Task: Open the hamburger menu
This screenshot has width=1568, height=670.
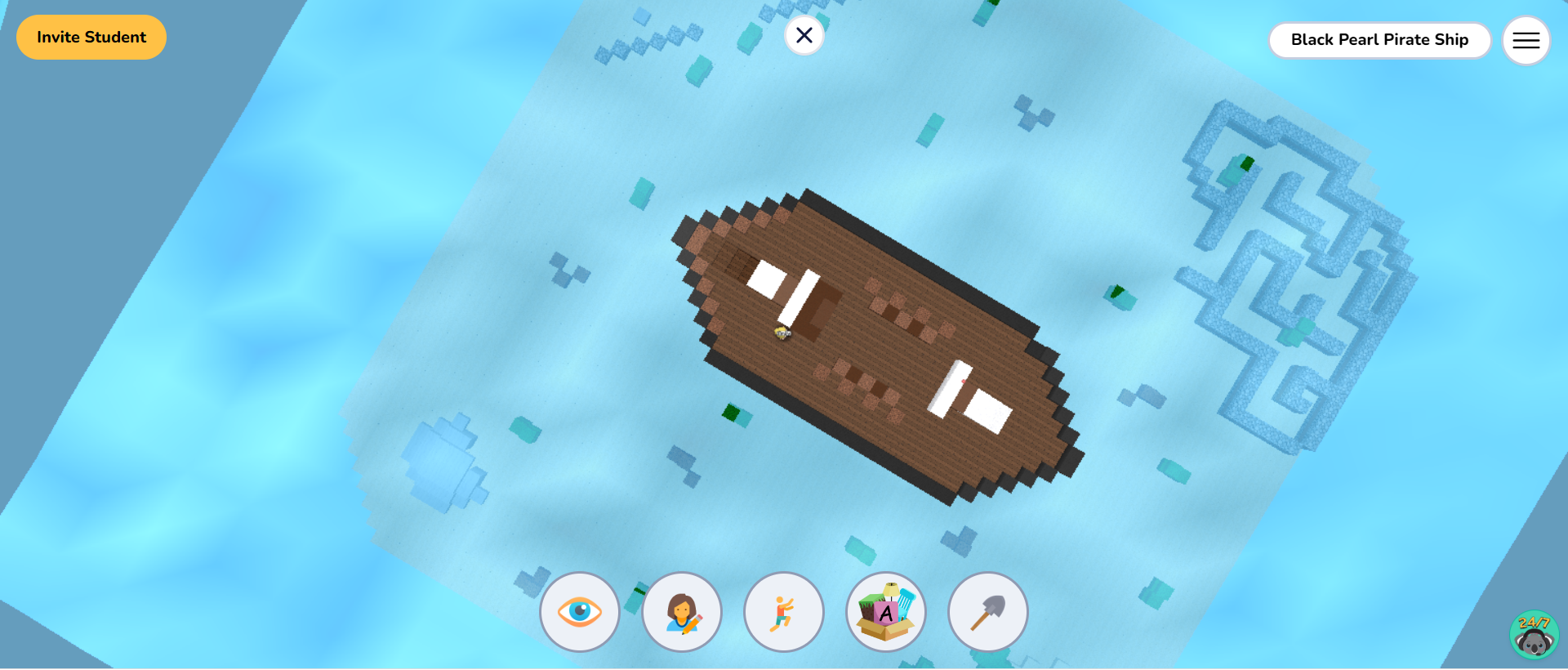Action: tap(1526, 39)
